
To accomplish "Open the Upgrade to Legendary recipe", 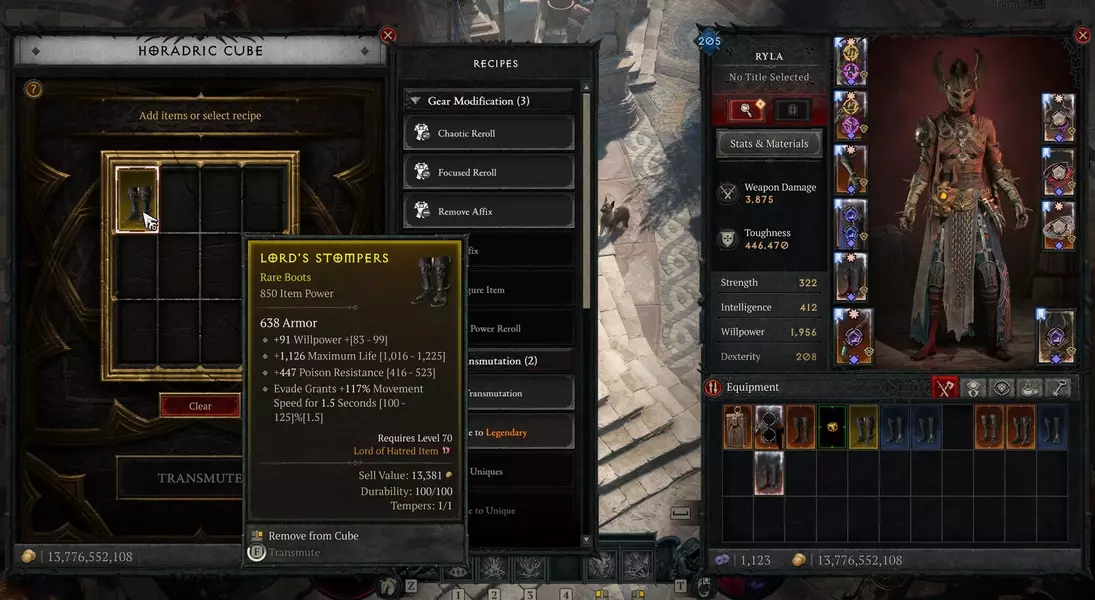I will pos(500,432).
